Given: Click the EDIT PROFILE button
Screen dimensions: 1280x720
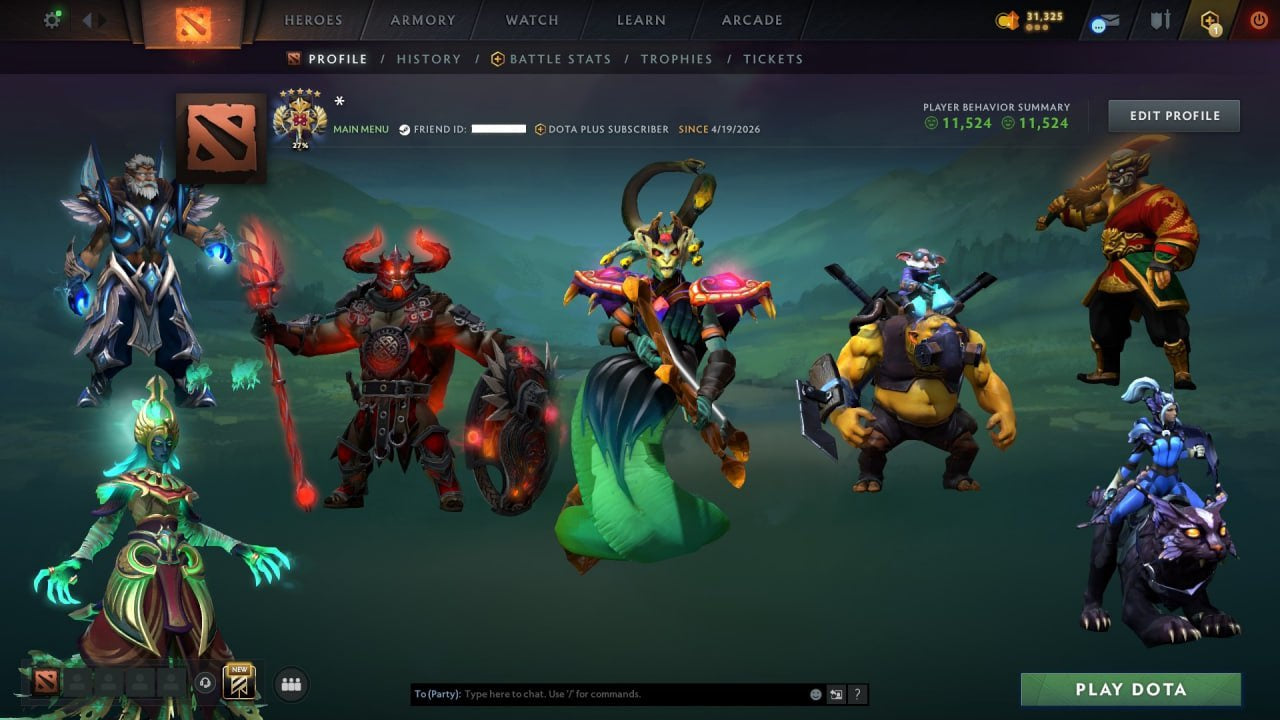Looking at the screenshot, I should [1173, 115].
